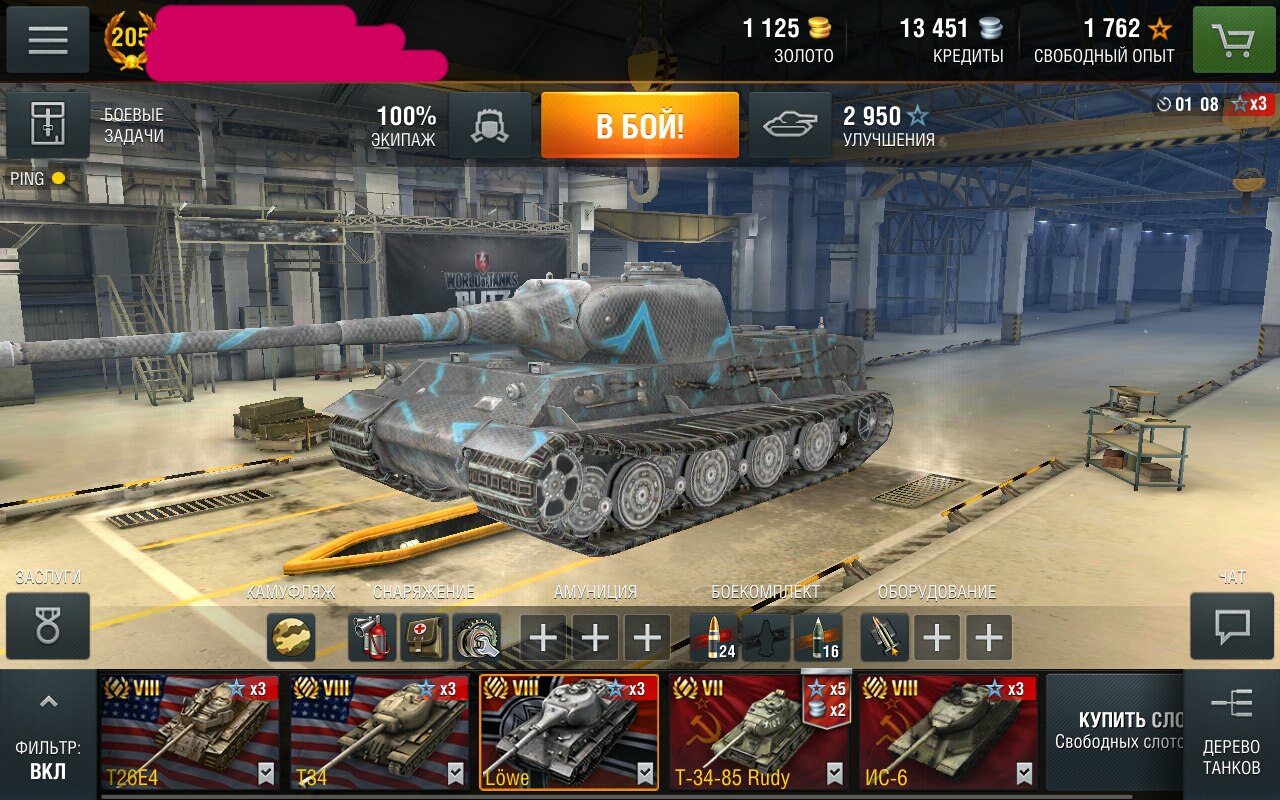Open tank upgrades (Улучшения)
Screen dimensions: 1280x800
click(x=790, y=126)
